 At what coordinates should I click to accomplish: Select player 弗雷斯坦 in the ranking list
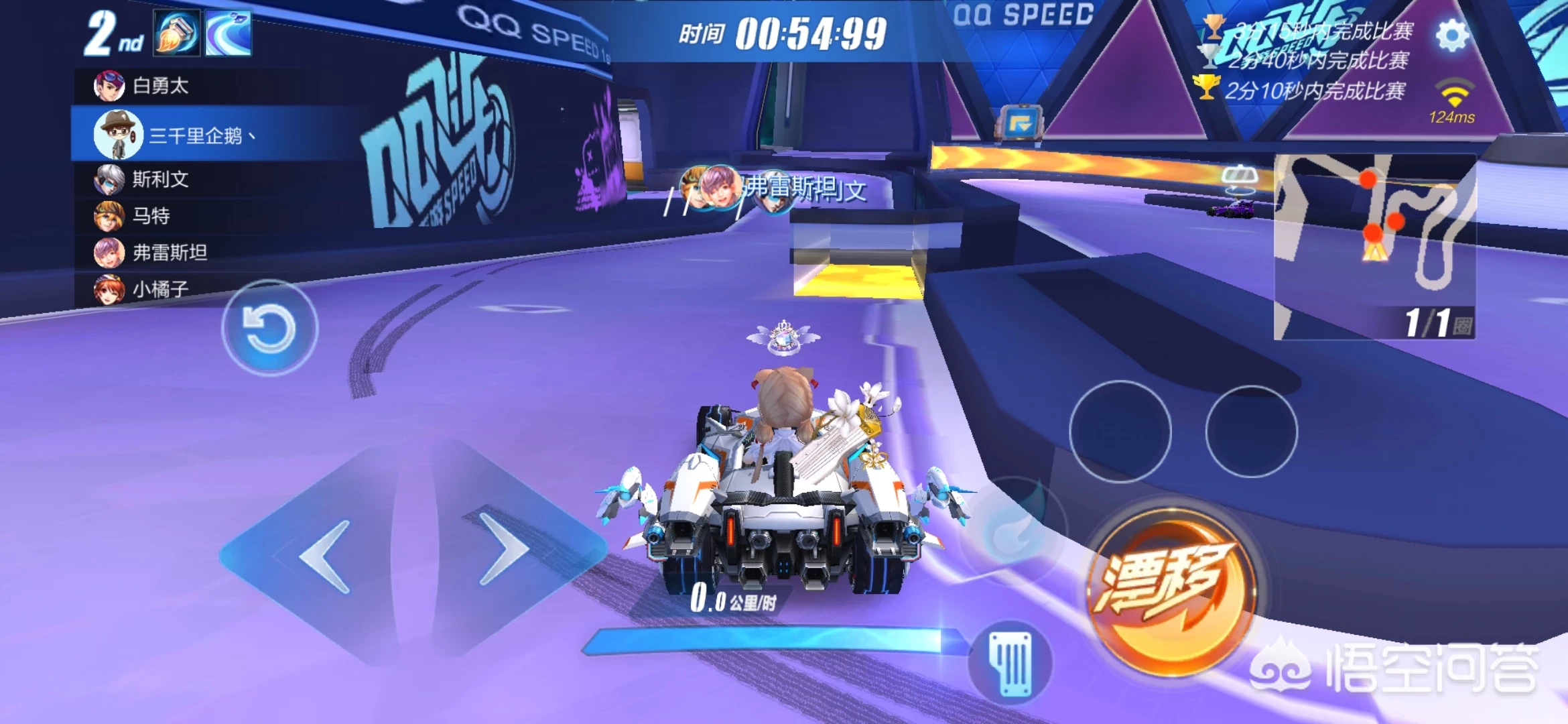(x=169, y=253)
